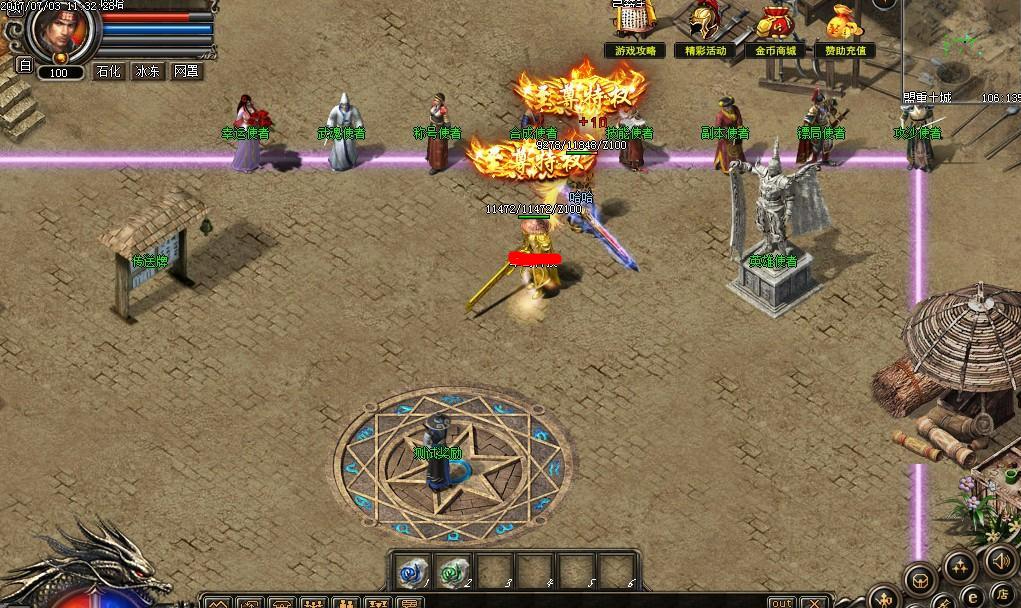Image resolution: width=1021 pixels, height=608 pixels.
Task: Open the 游戏攻略 game guide
Action: point(636,50)
